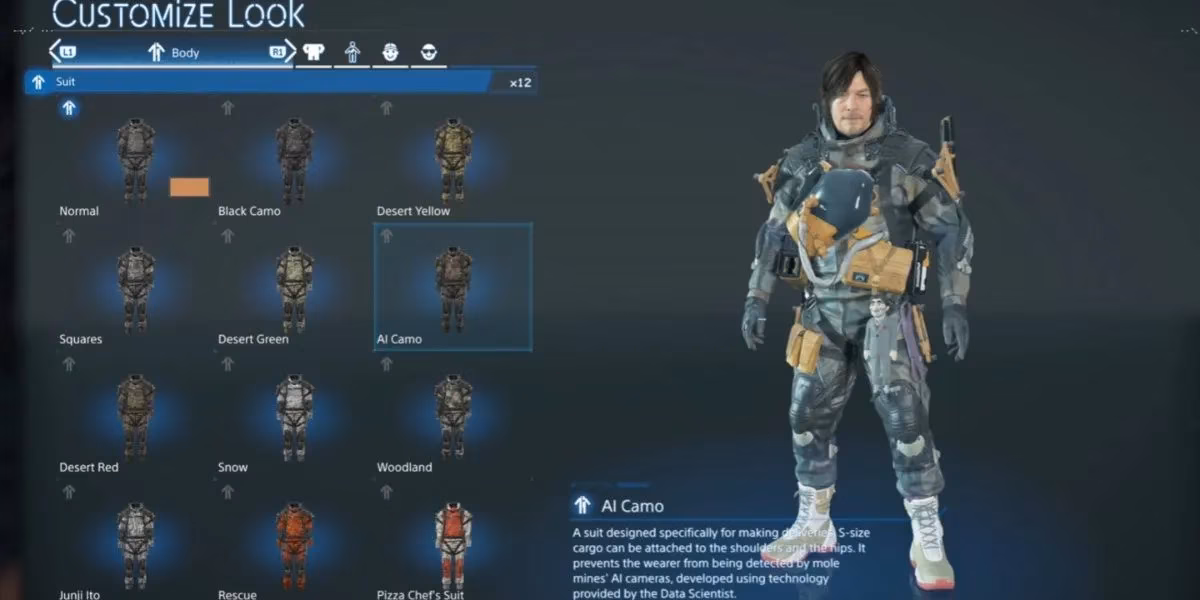Pick the Snow suit
Viewport: 1200px width, 600px height.
pyautogui.click(x=294, y=416)
